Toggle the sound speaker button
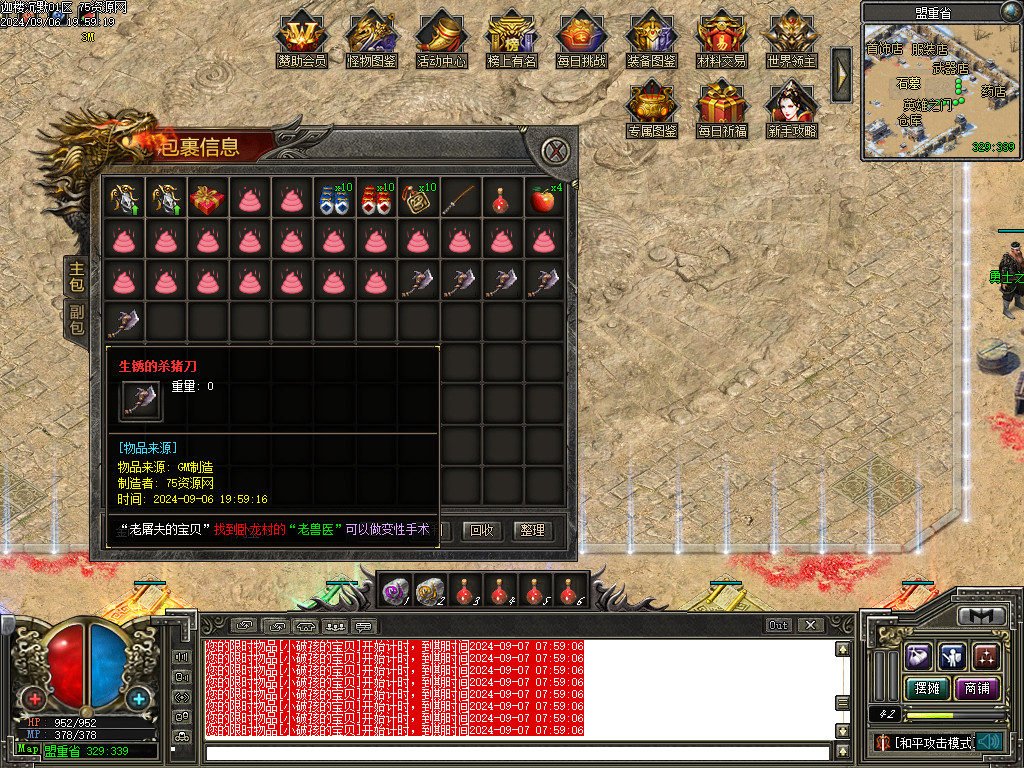Viewport: 1024px width, 768px height. pos(989,742)
